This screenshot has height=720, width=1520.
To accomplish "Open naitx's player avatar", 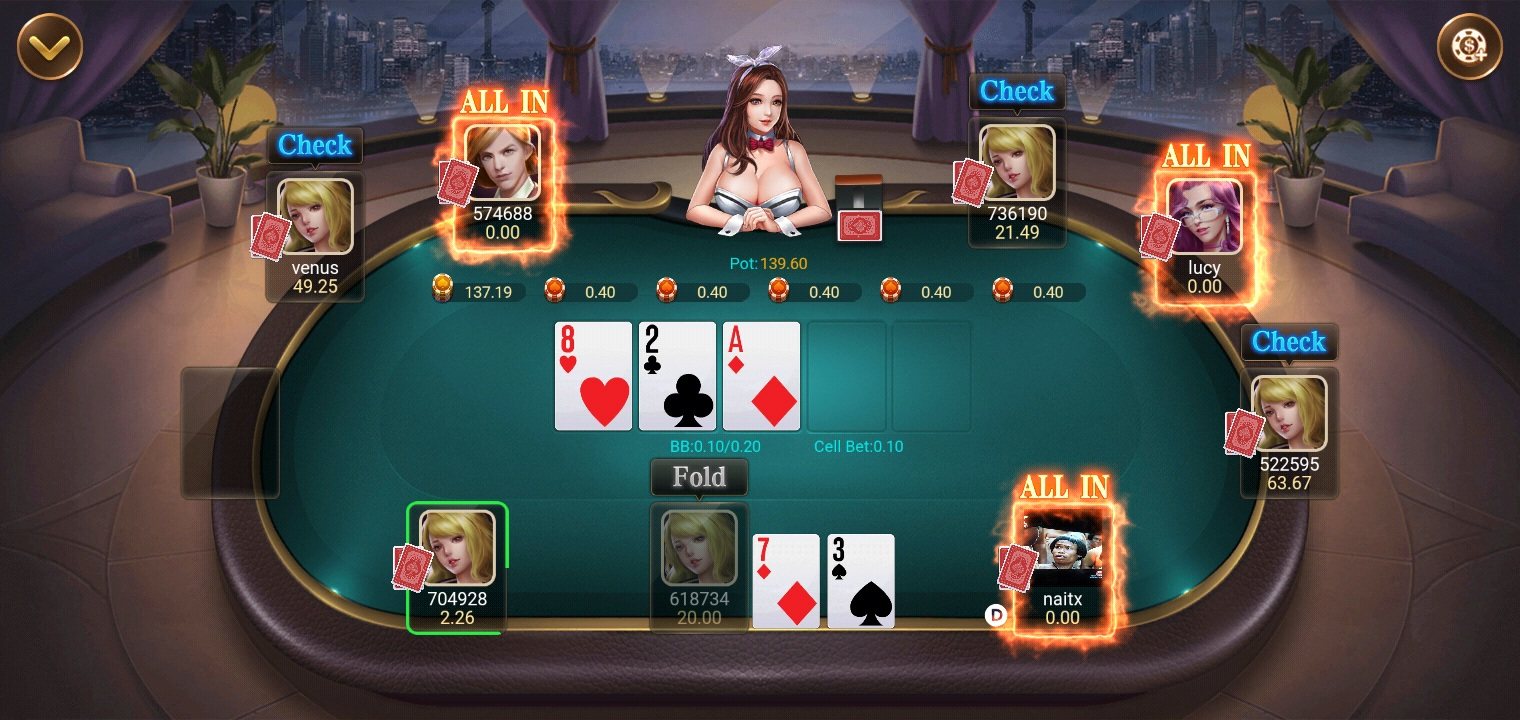I will [x=1062, y=548].
